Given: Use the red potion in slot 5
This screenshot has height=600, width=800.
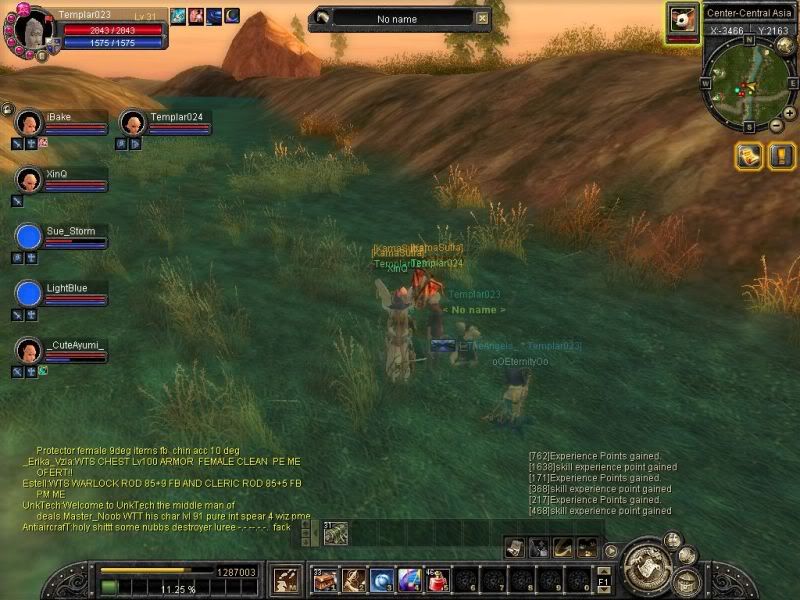Looking at the screenshot, I should point(438,579).
